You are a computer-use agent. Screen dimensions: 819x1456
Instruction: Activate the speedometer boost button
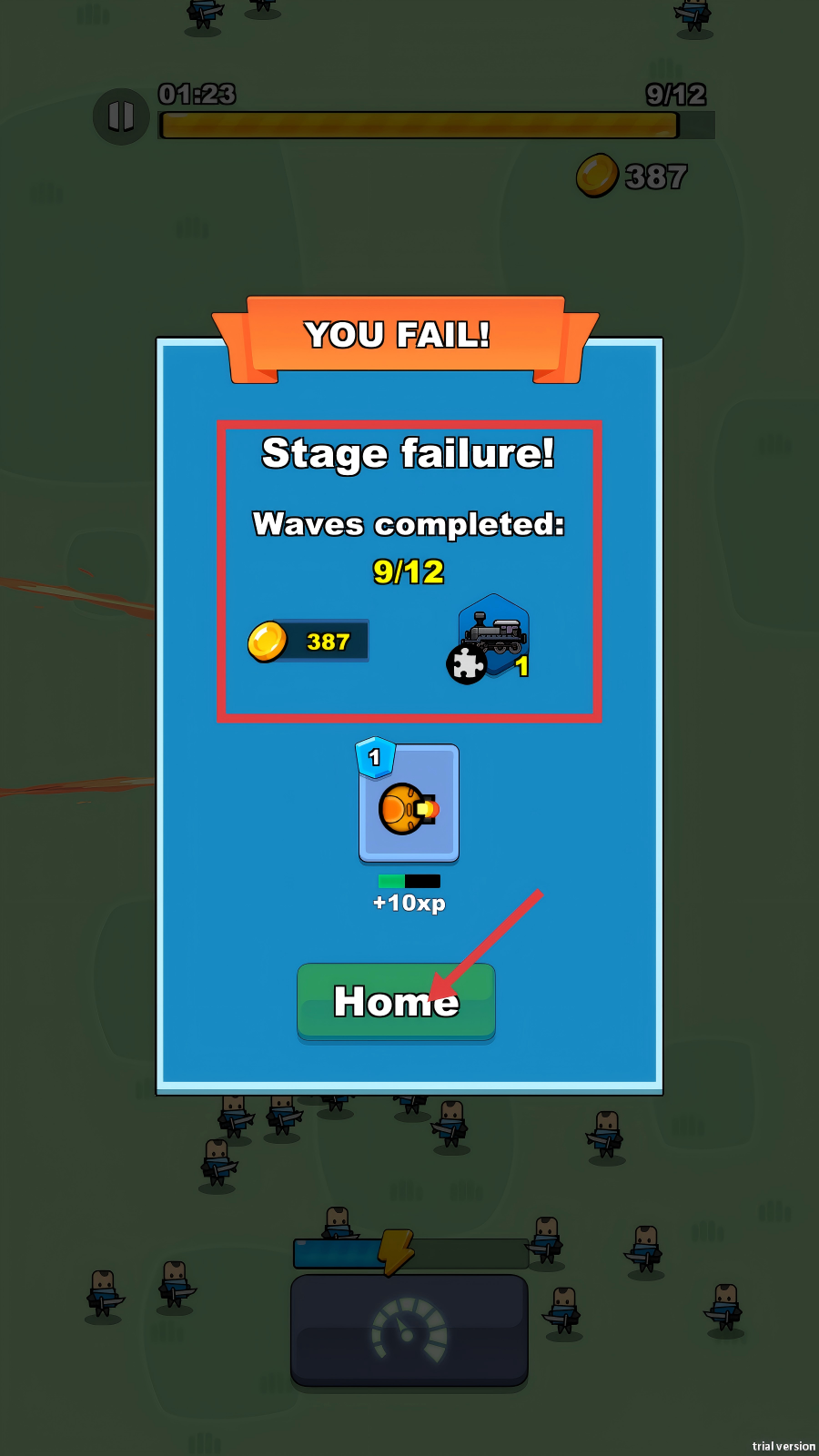pyautogui.click(x=409, y=1330)
